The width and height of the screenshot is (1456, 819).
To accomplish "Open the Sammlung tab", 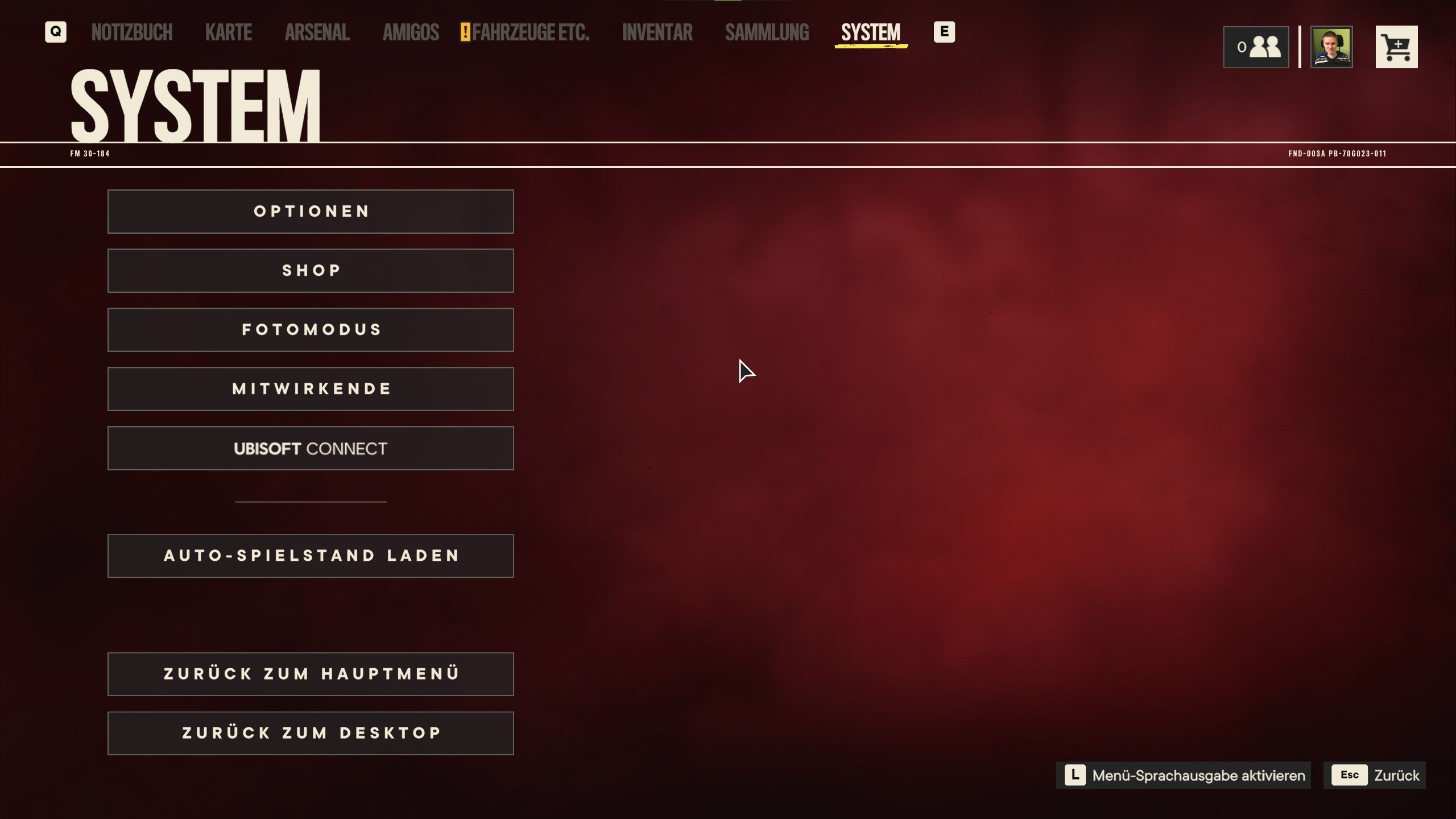I will [x=767, y=32].
